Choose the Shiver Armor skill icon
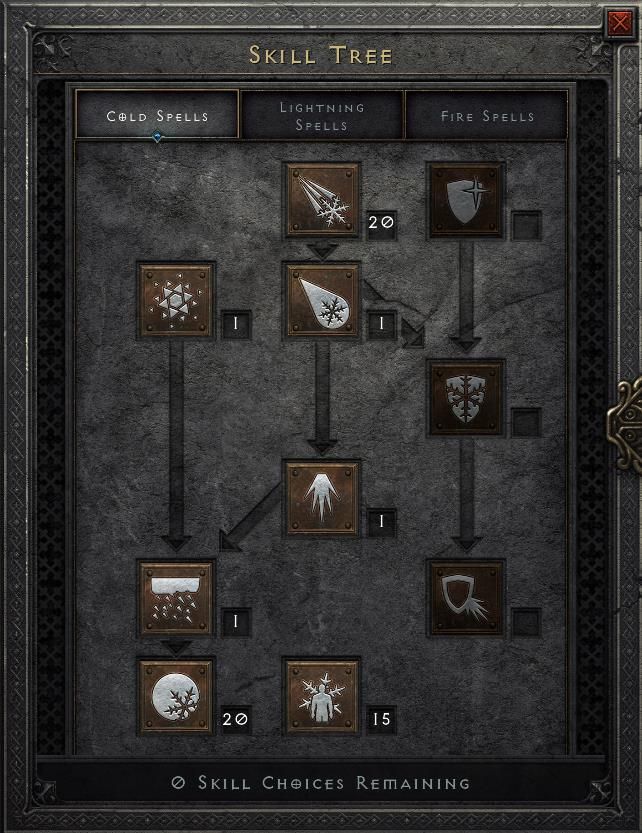Screen dimensions: 642x833 point(466,397)
